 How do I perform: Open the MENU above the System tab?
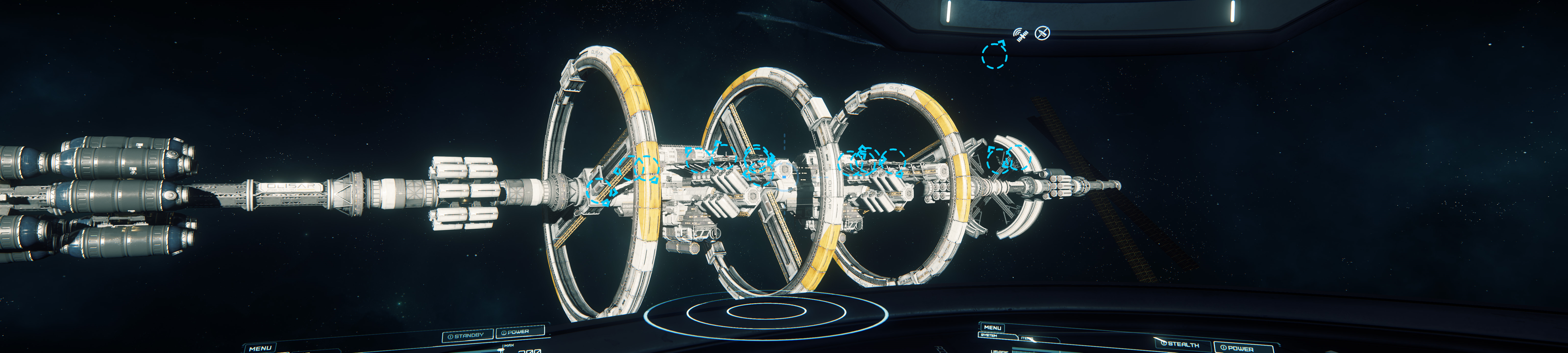point(992,328)
